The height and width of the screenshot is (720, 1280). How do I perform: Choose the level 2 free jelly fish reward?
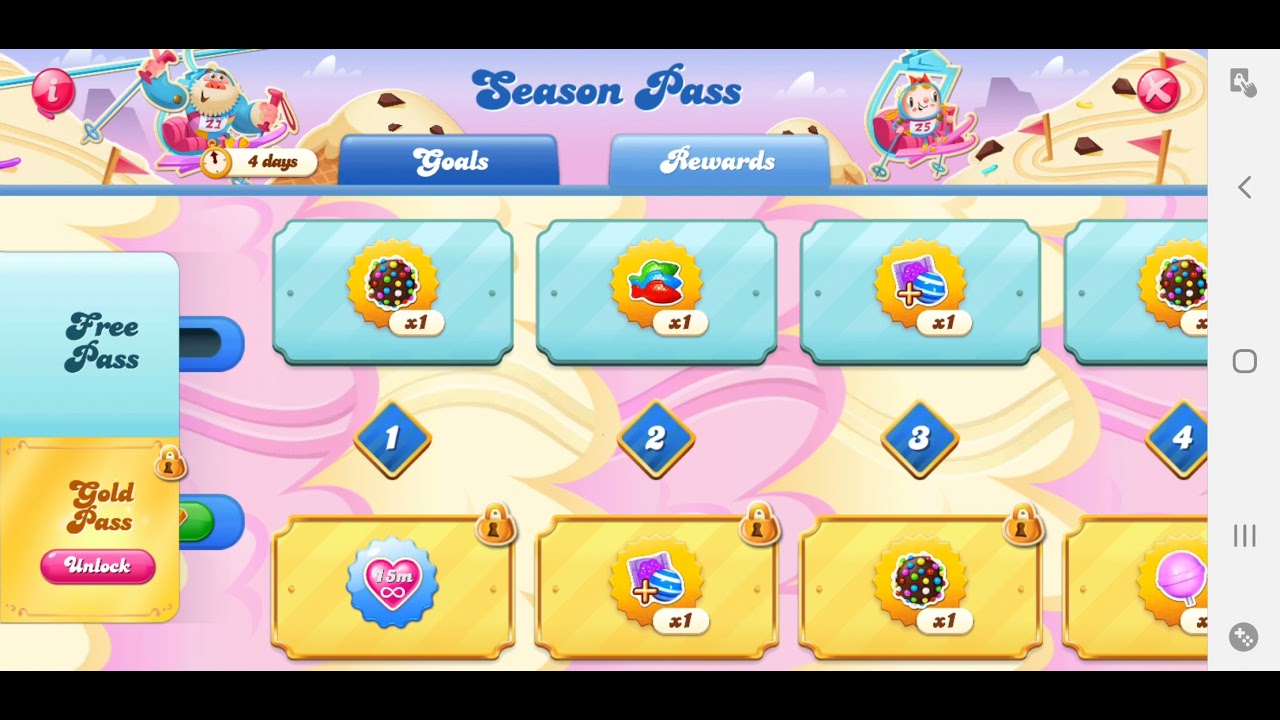pos(657,291)
